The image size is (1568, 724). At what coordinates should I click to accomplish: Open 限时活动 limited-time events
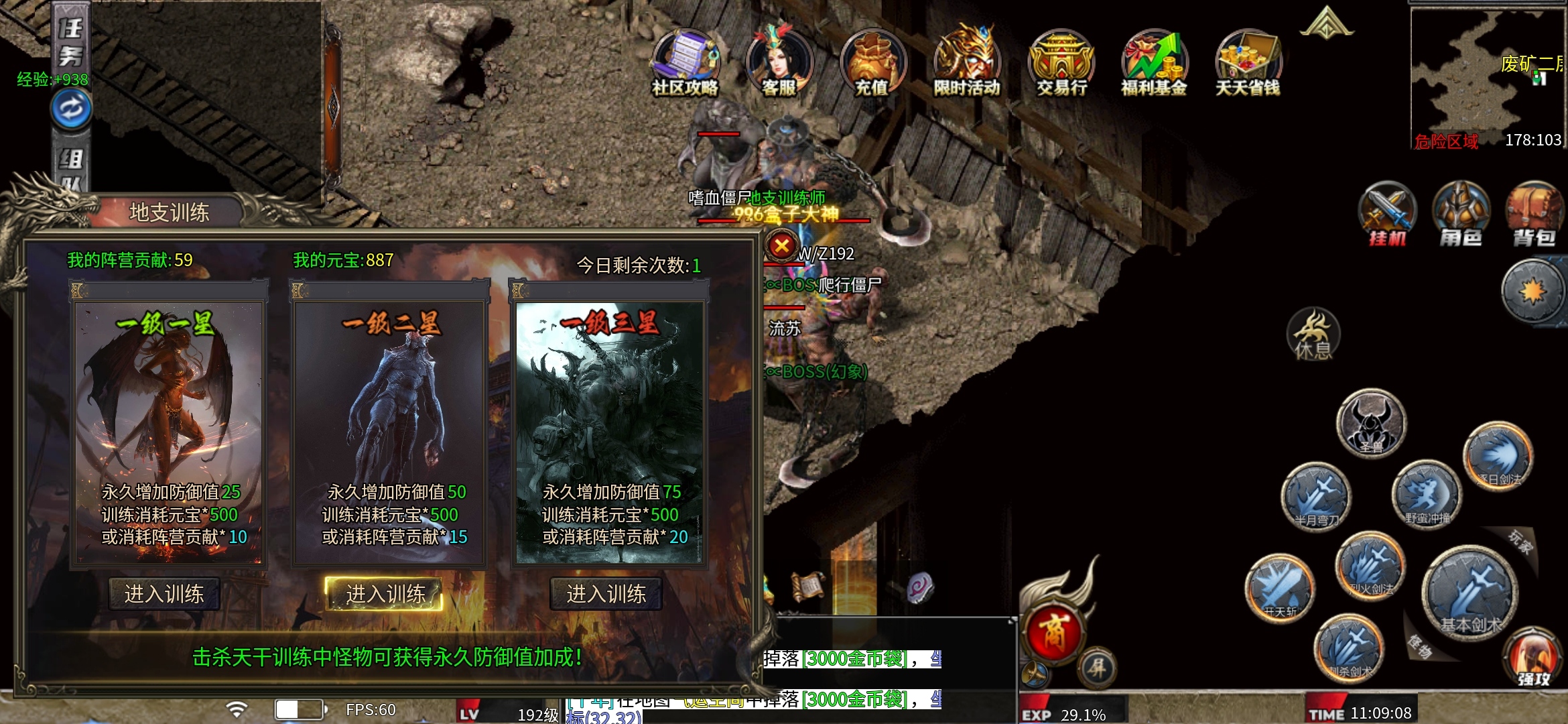[x=966, y=62]
